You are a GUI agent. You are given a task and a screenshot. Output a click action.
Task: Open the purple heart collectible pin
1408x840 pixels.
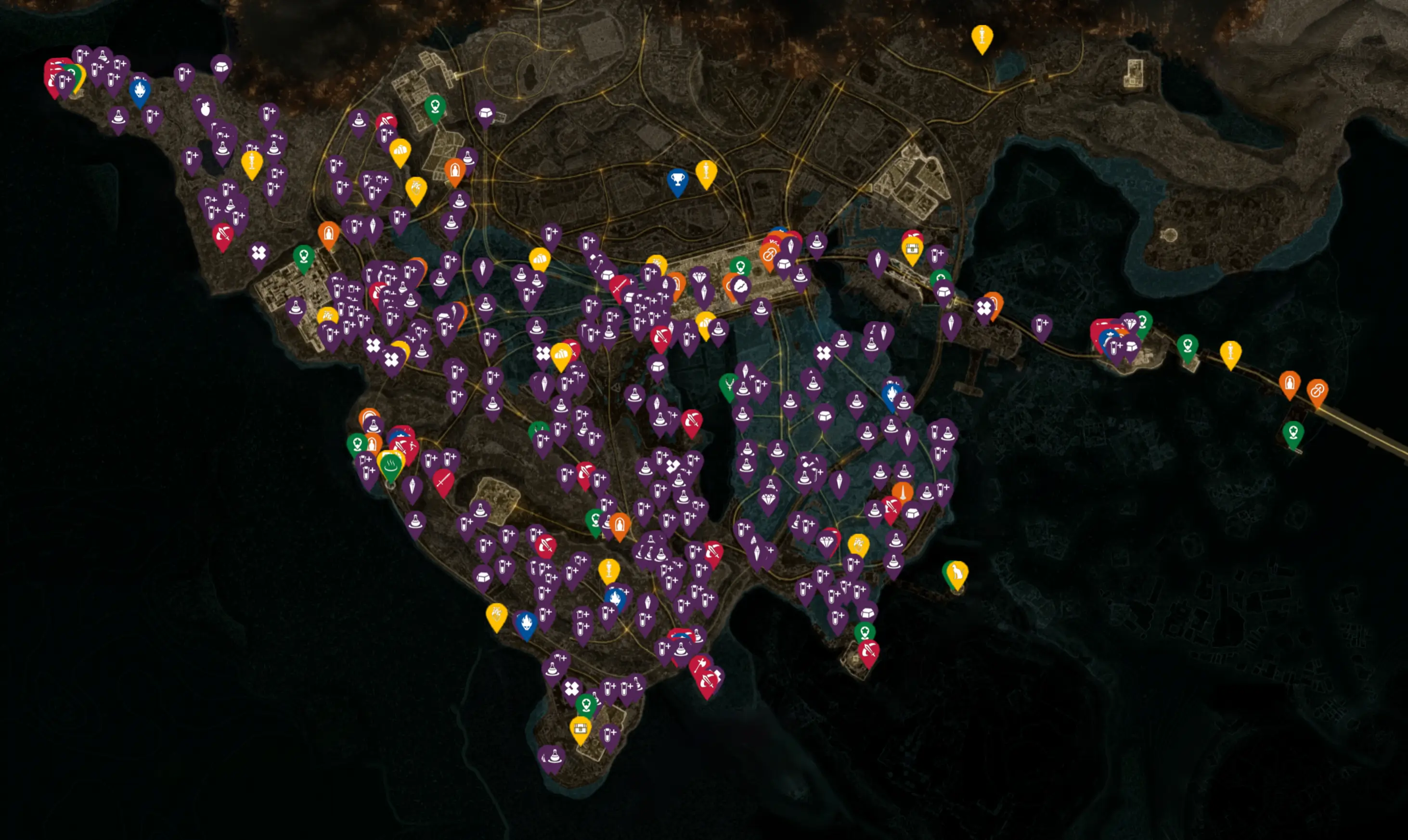206,109
